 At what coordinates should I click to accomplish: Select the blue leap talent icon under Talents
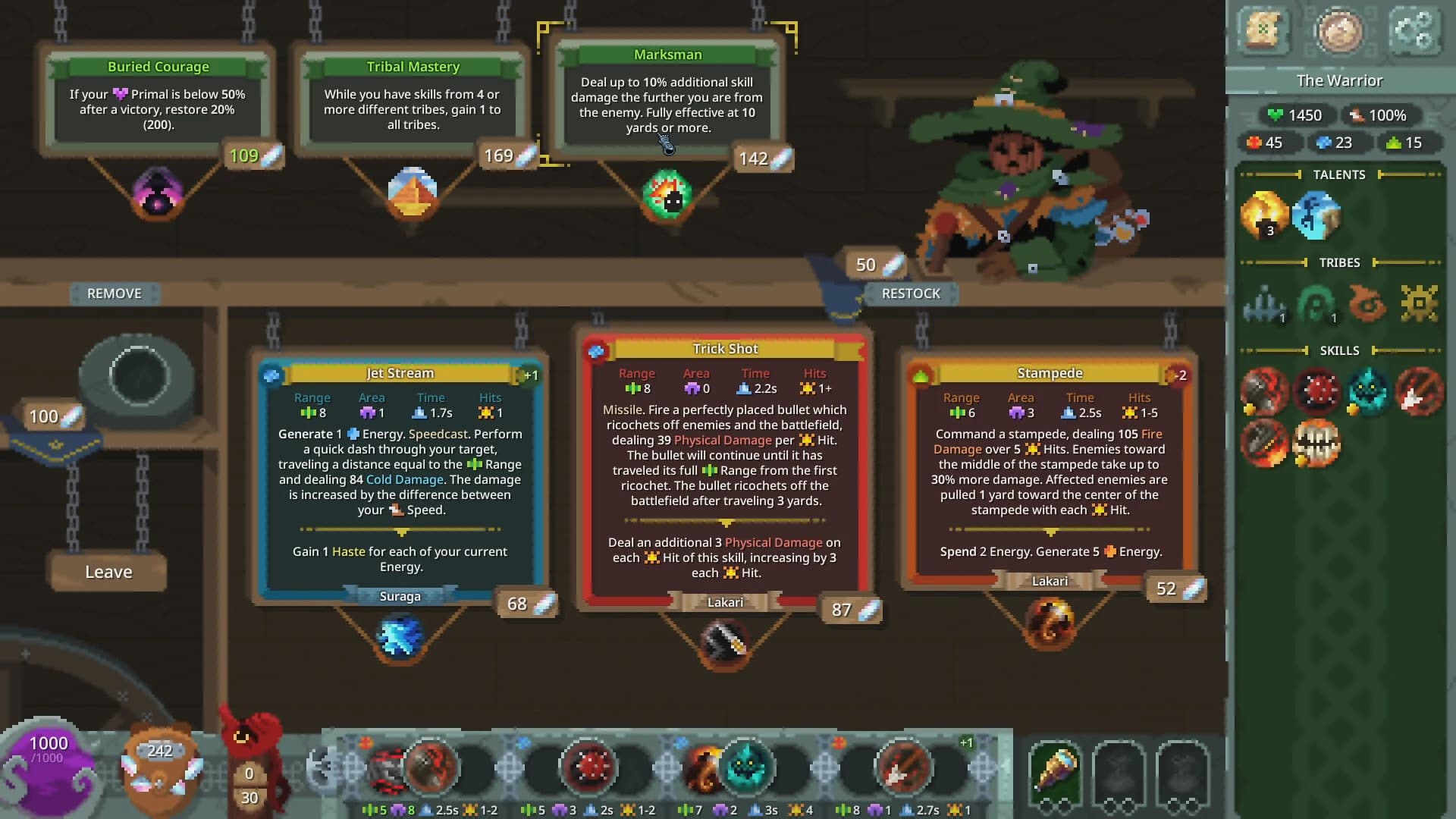pyautogui.click(x=1317, y=214)
